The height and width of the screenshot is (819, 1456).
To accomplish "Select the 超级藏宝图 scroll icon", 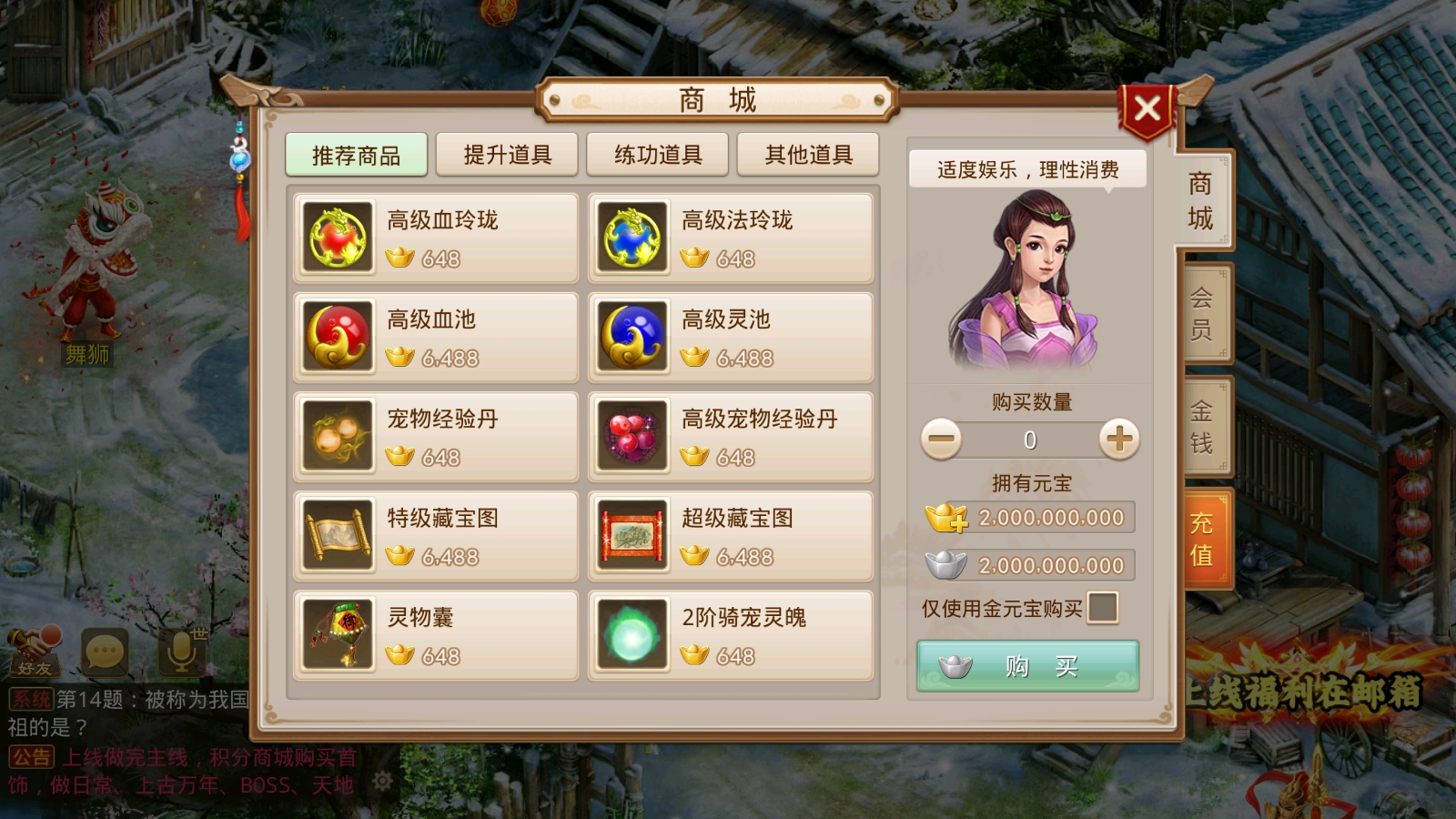I will [632, 535].
